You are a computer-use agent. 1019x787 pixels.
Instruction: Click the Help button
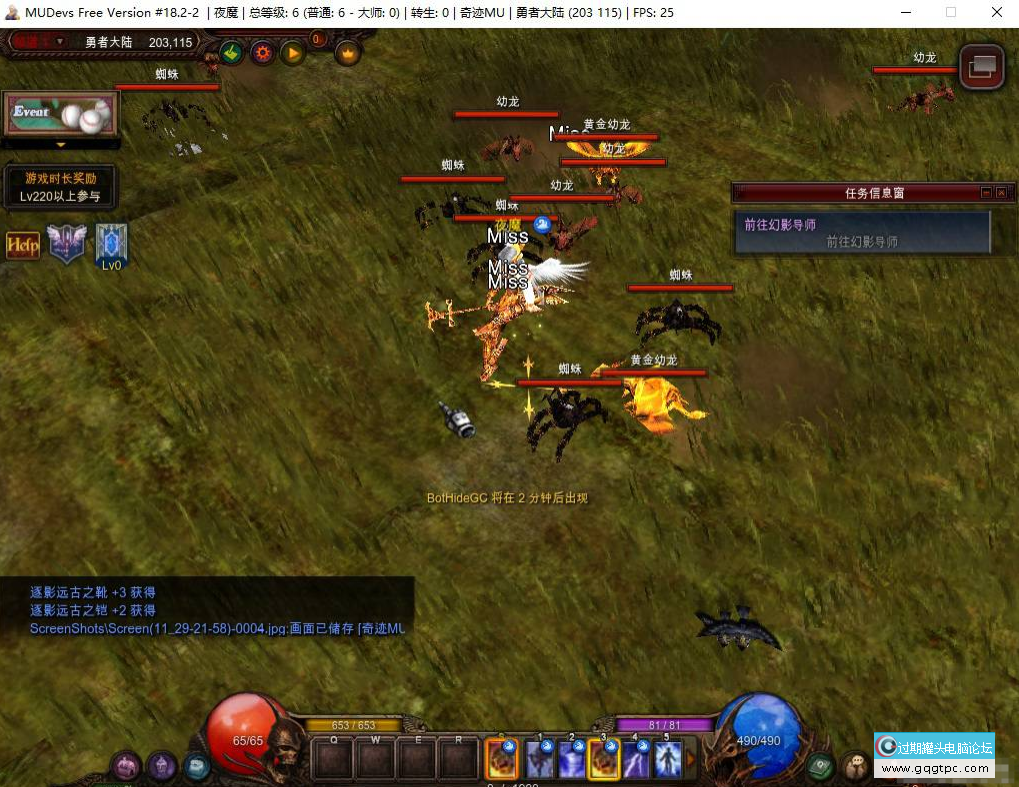click(23, 245)
